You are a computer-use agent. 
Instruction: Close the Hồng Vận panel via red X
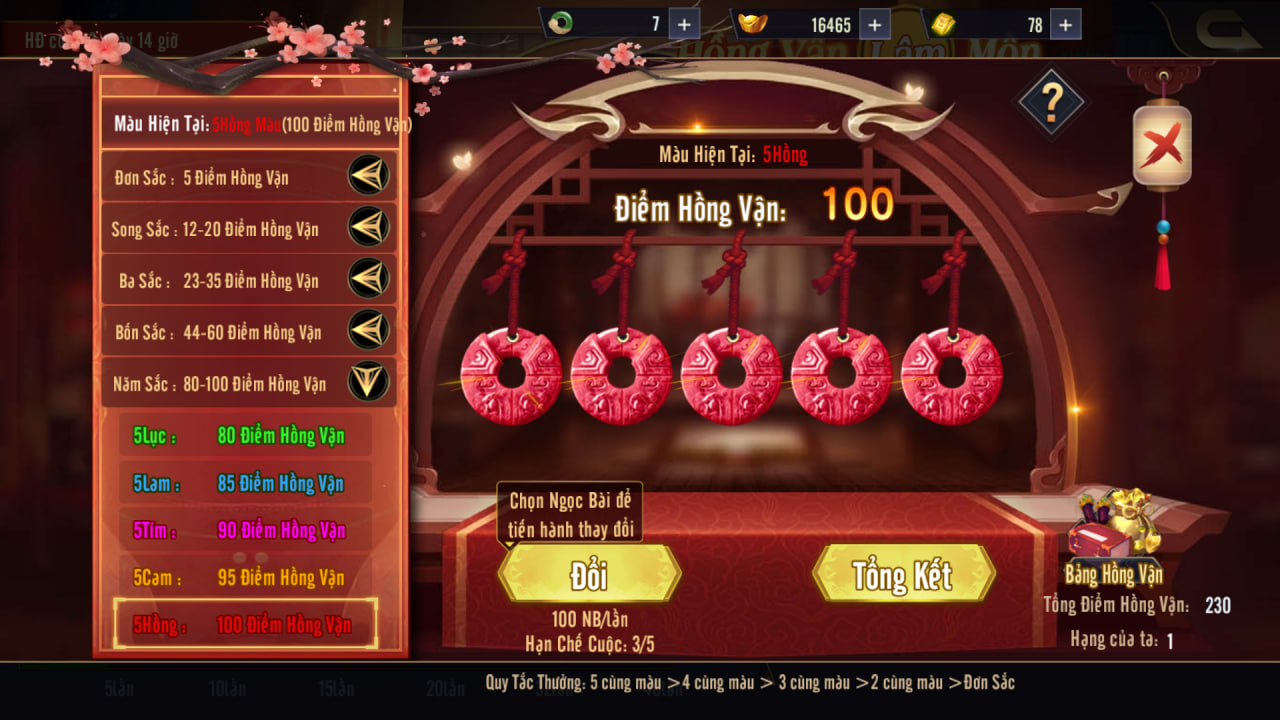pyautogui.click(x=1162, y=148)
